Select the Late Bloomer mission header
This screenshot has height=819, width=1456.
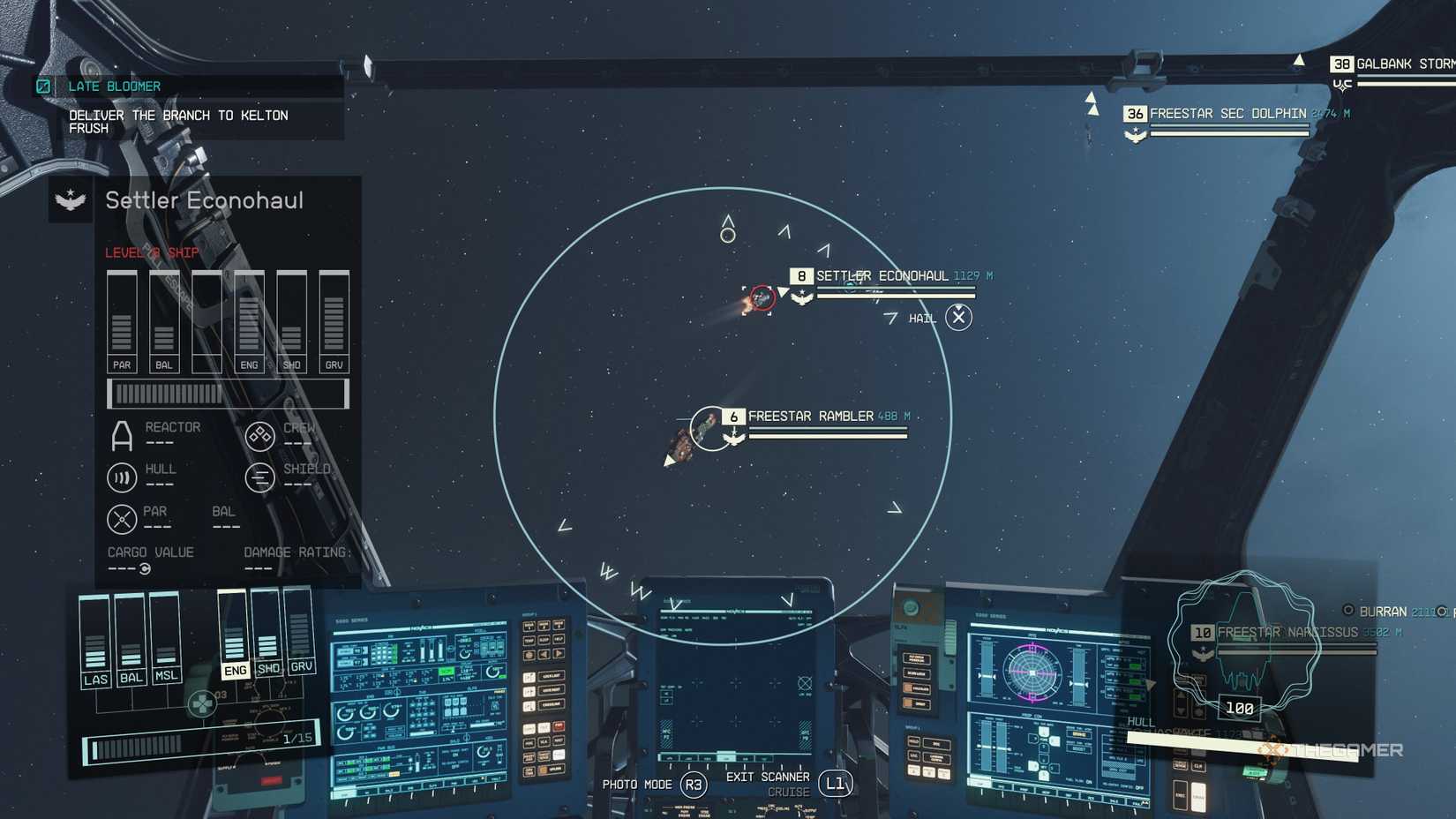(x=112, y=86)
